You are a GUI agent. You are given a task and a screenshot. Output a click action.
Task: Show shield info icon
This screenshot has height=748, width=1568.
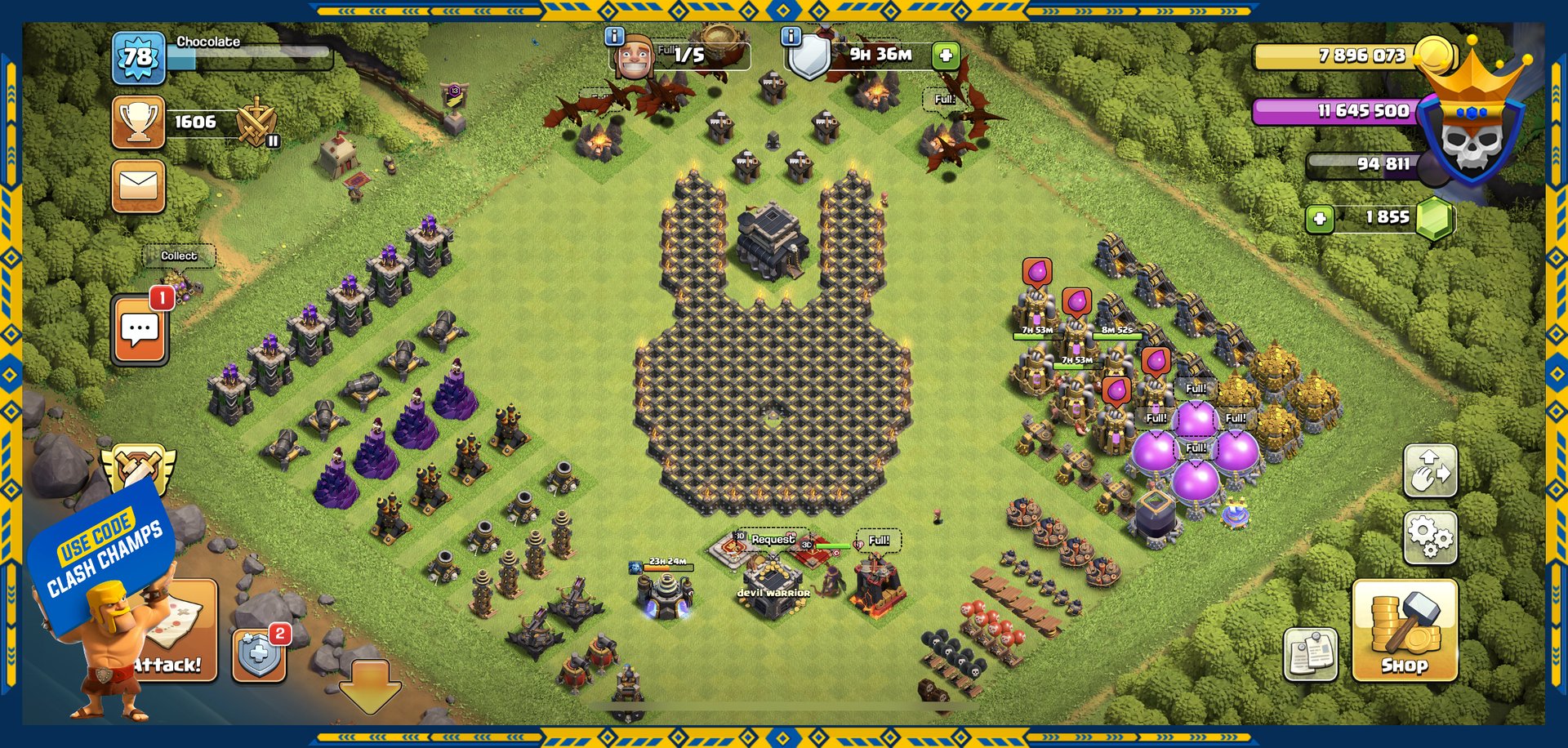[791, 36]
